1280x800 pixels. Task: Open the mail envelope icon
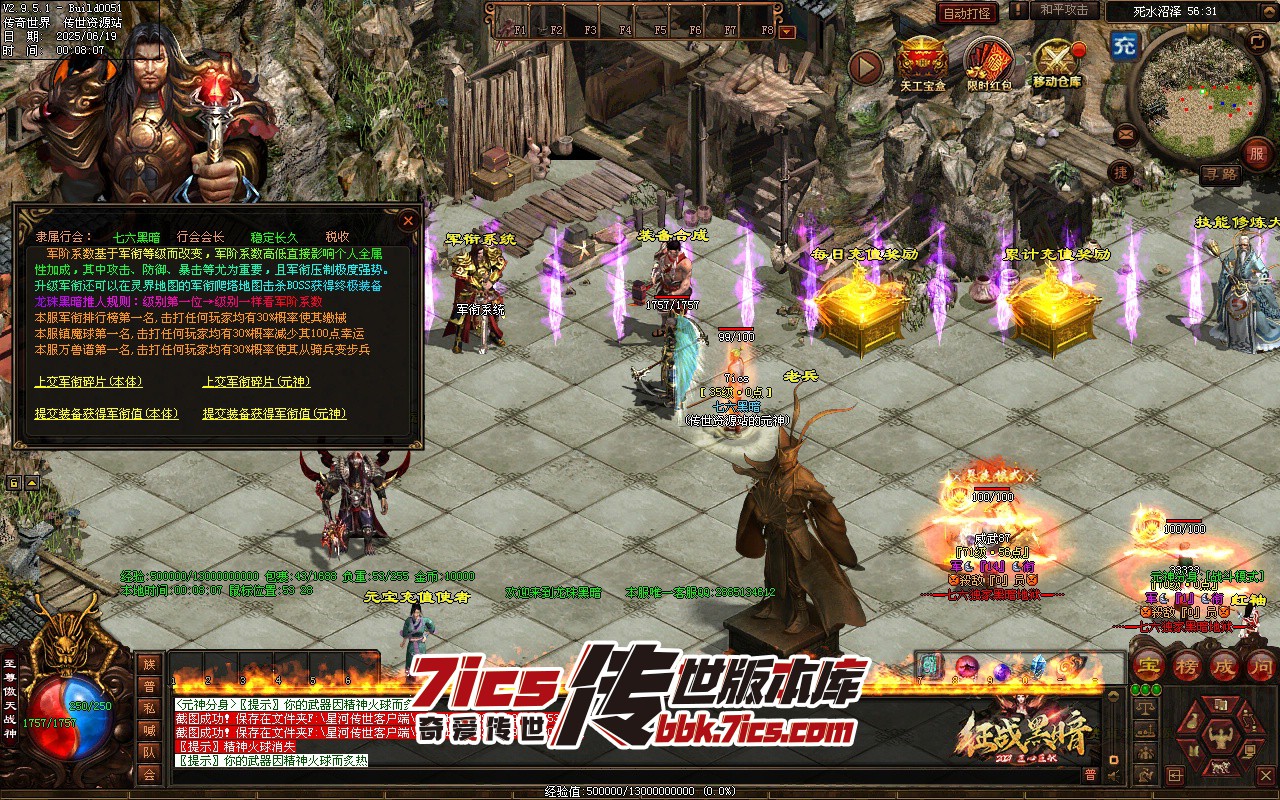[x=1126, y=133]
